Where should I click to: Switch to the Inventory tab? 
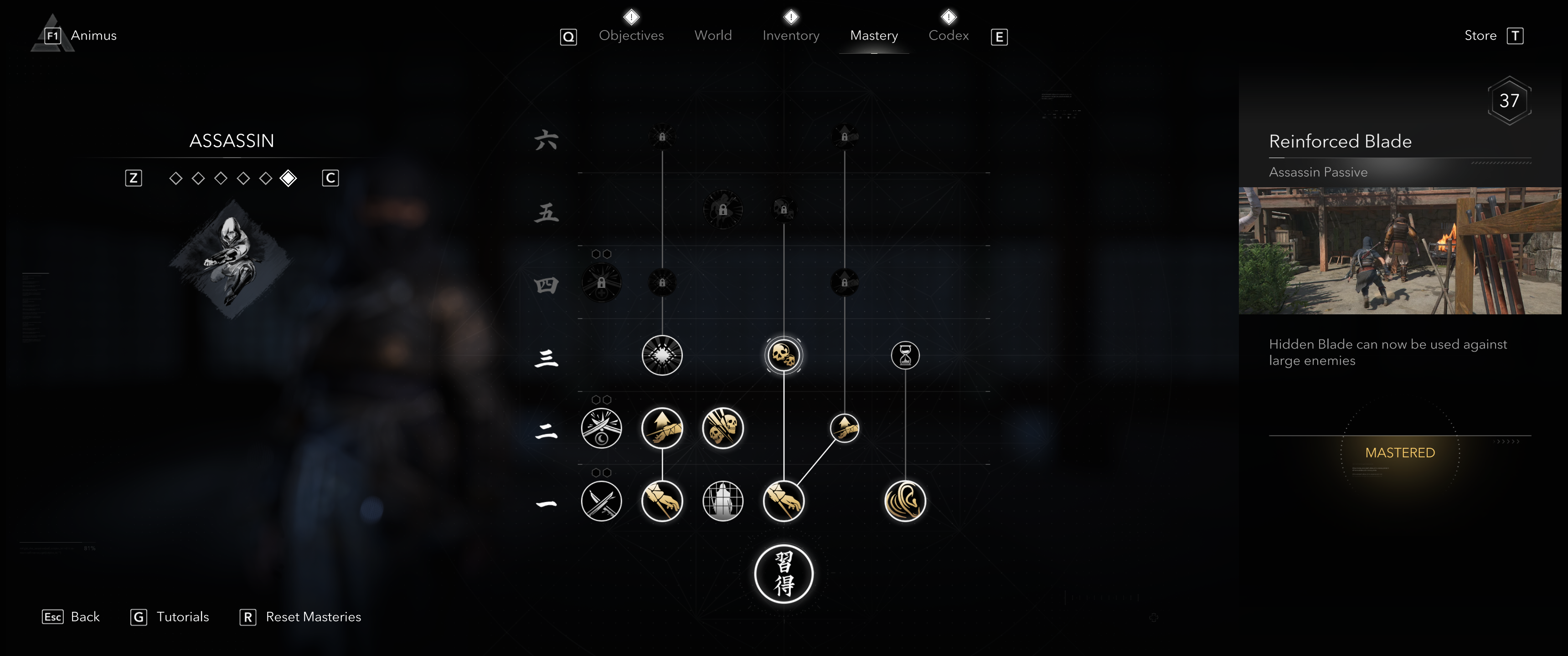pos(791,35)
